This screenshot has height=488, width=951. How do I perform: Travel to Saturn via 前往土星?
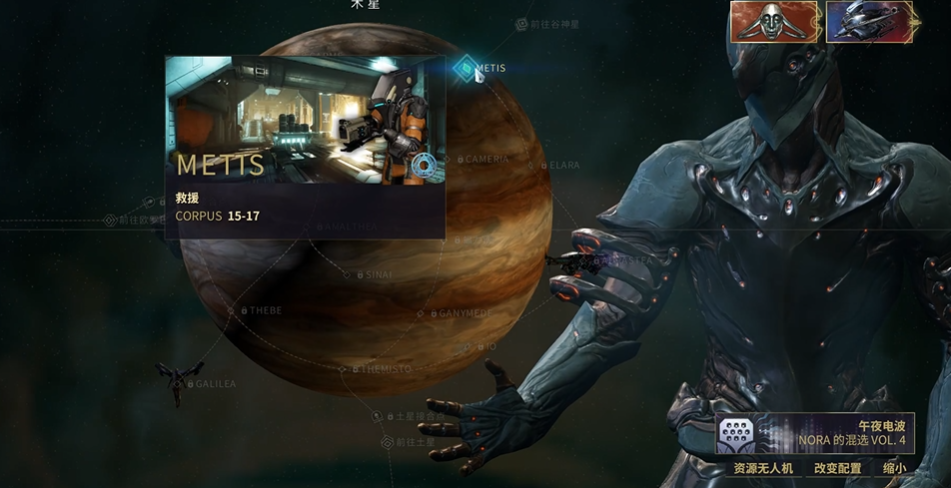pyautogui.click(x=388, y=442)
